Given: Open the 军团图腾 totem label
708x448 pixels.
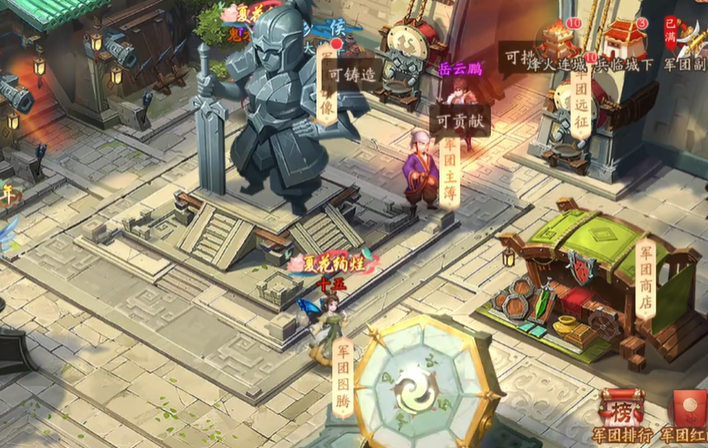Looking at the screenshot, I should (343, 378).
